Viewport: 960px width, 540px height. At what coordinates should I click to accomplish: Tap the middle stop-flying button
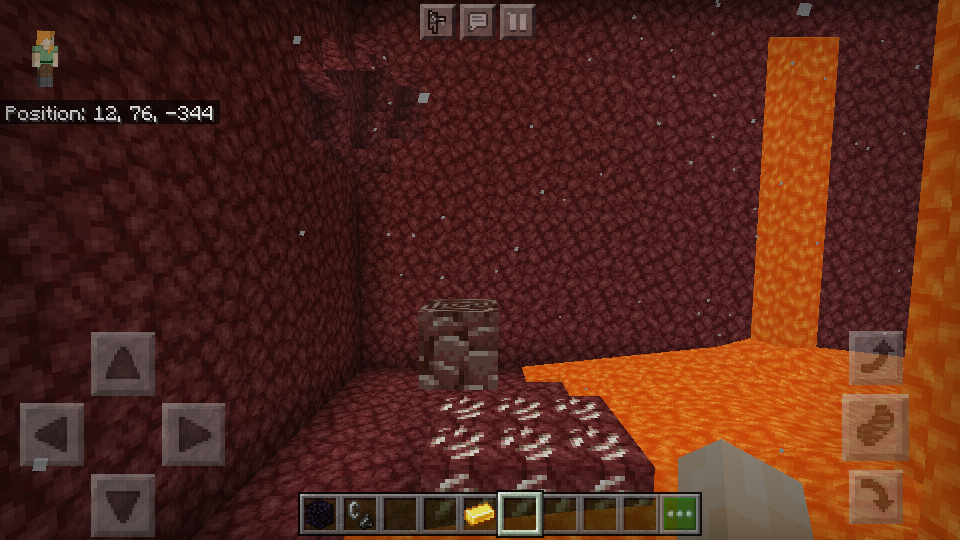876,427
